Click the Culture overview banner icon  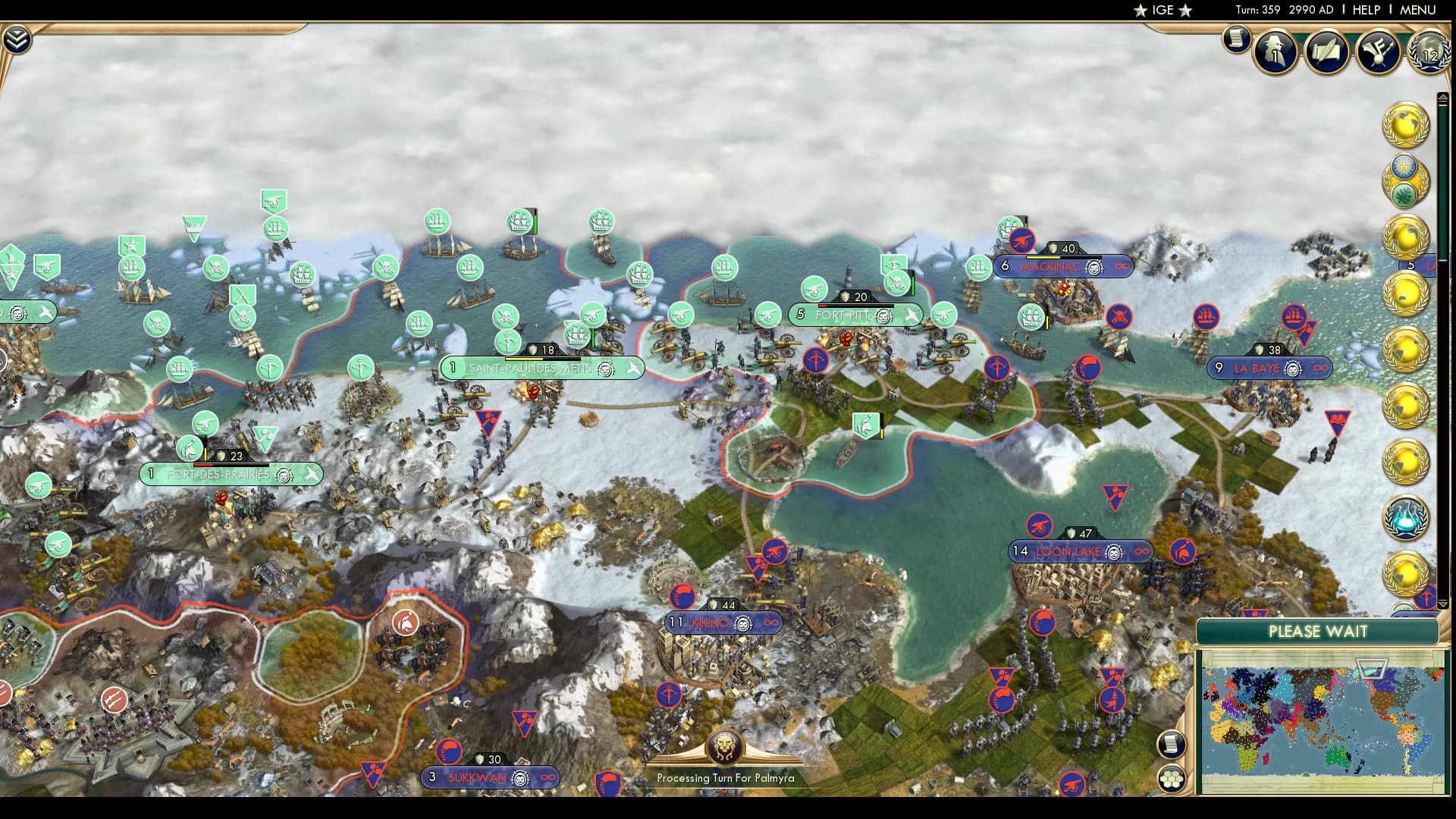1379,51
